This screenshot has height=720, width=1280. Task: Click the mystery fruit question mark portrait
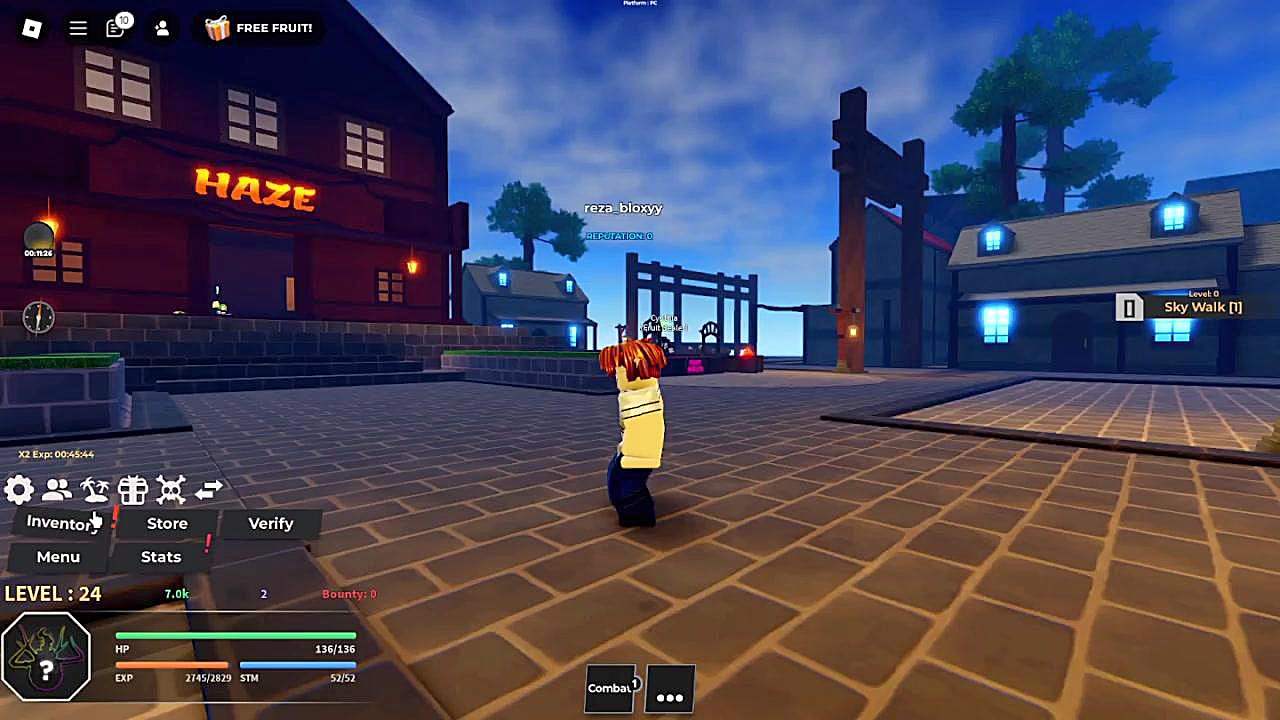(x=46, y=656)
